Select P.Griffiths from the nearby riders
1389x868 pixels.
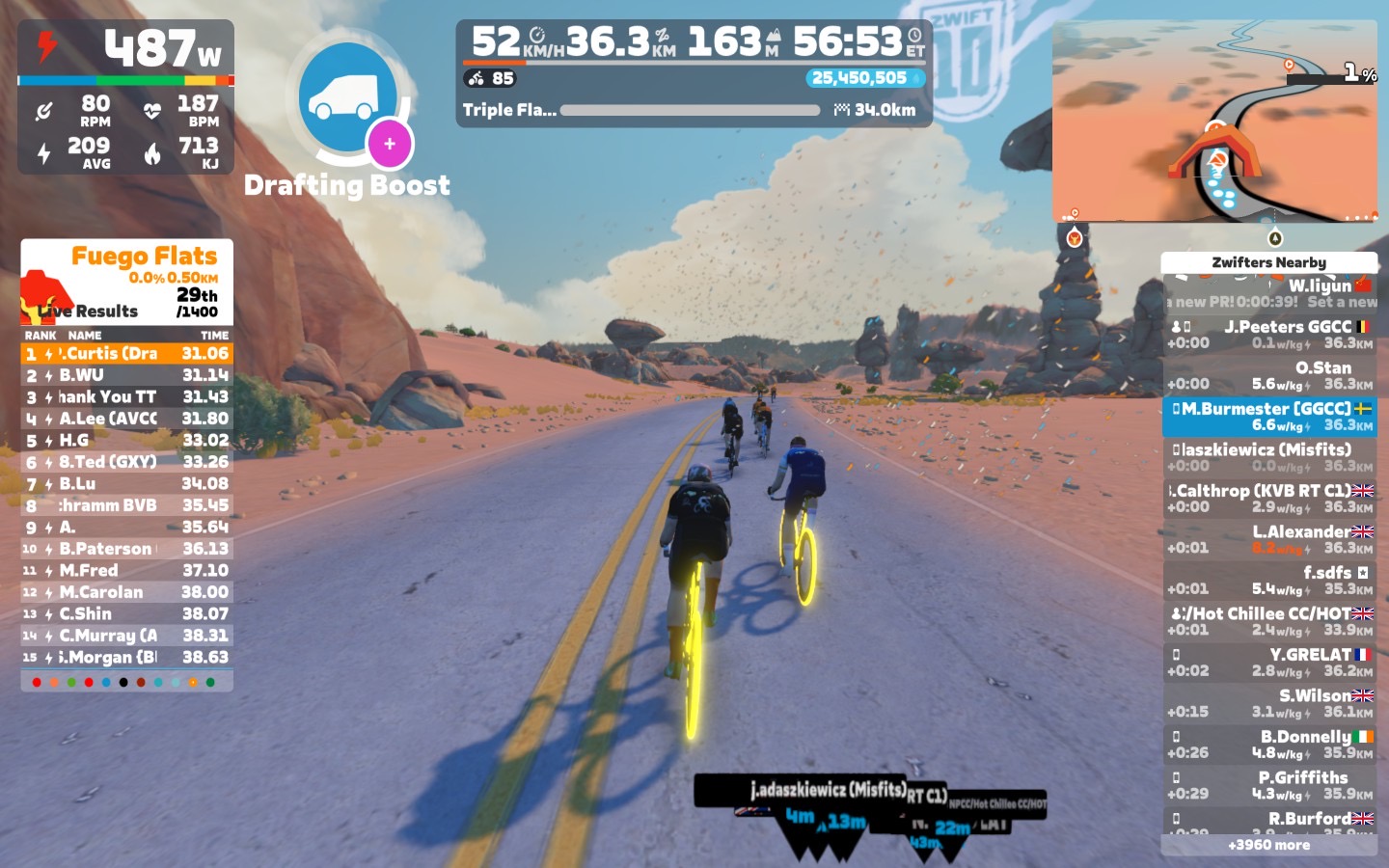[1268, 785]
